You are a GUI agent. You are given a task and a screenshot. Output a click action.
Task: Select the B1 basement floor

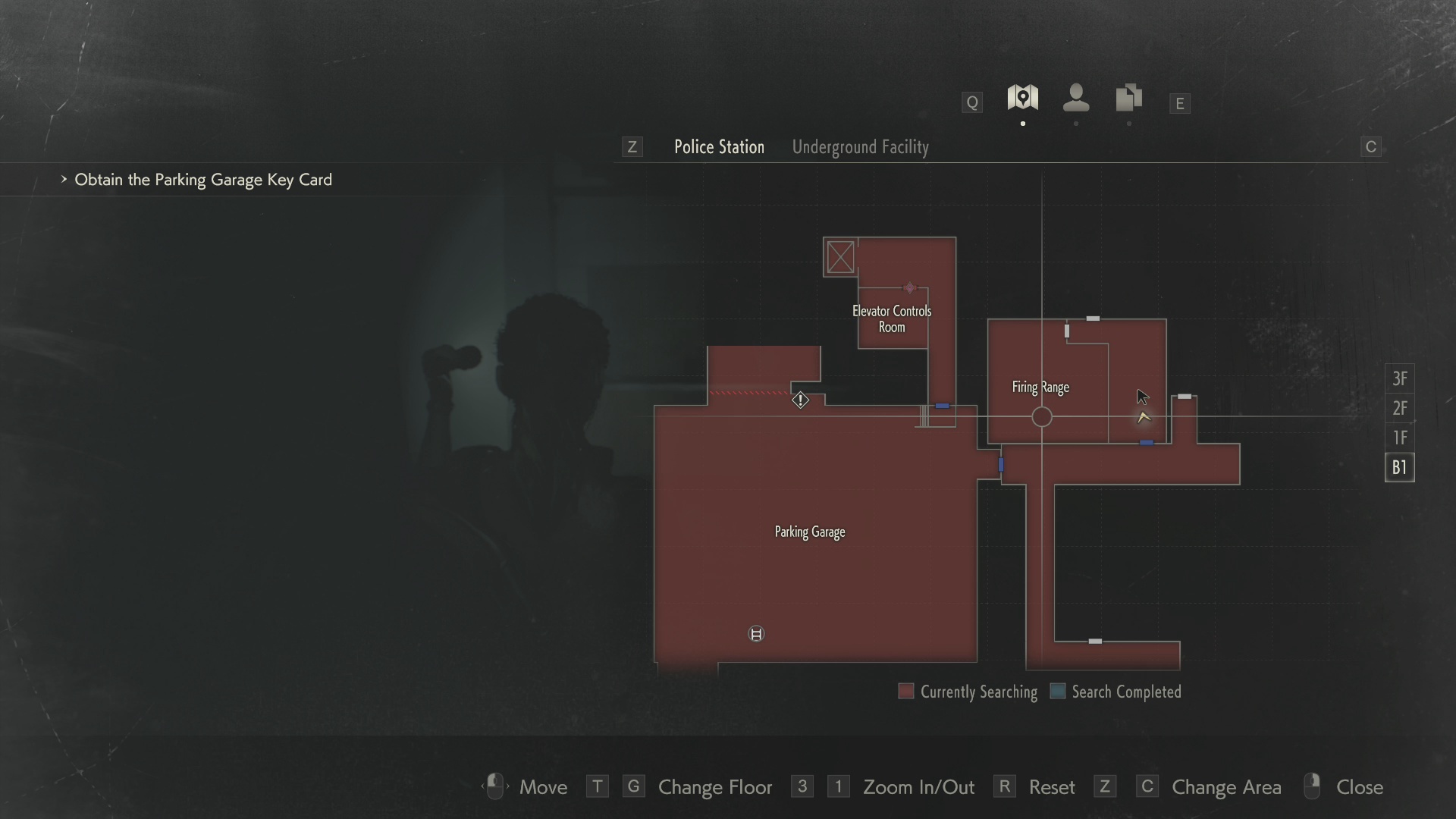(1399, 467)
